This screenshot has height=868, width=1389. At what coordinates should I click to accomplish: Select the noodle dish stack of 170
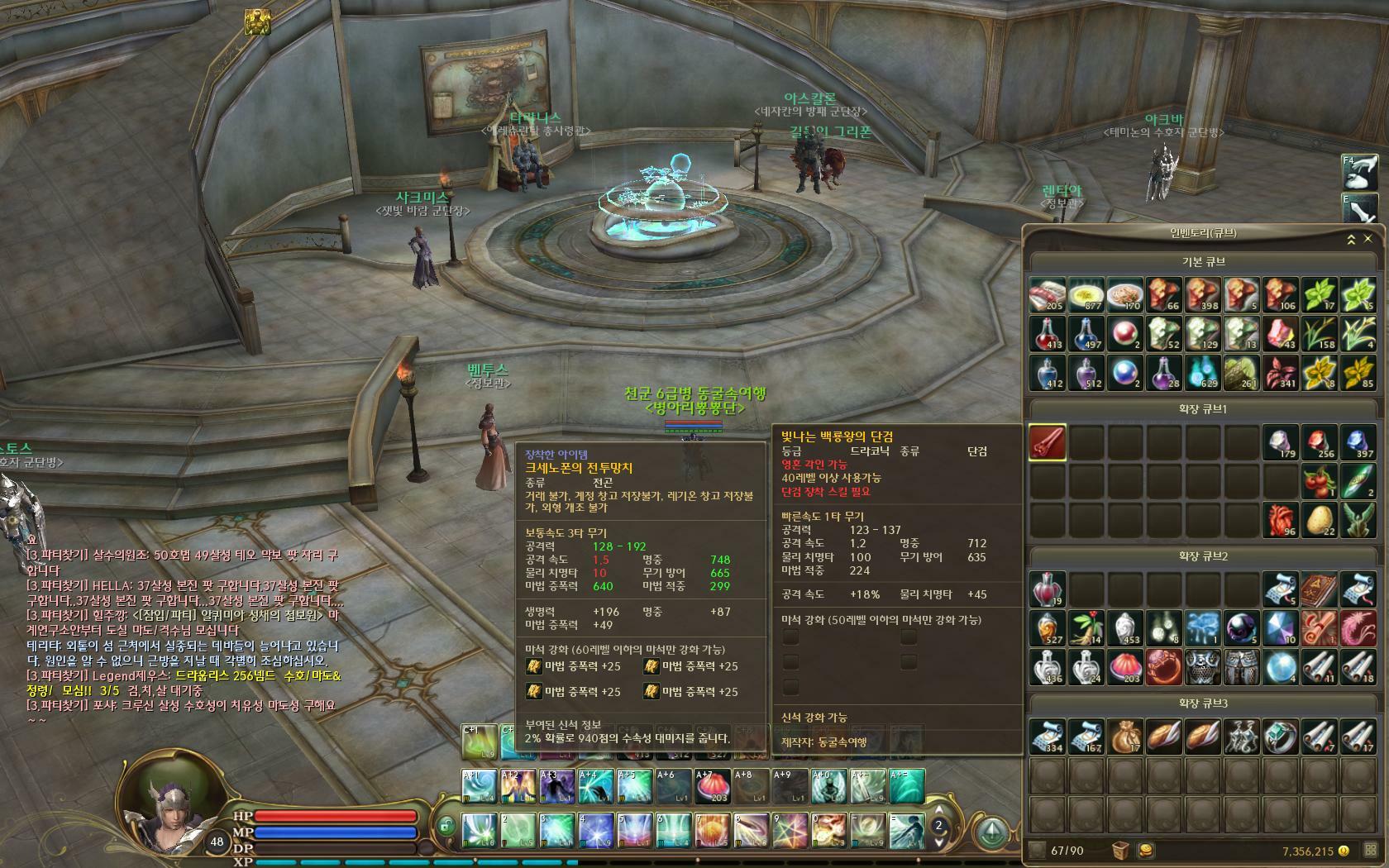(x=1125, y=295)
